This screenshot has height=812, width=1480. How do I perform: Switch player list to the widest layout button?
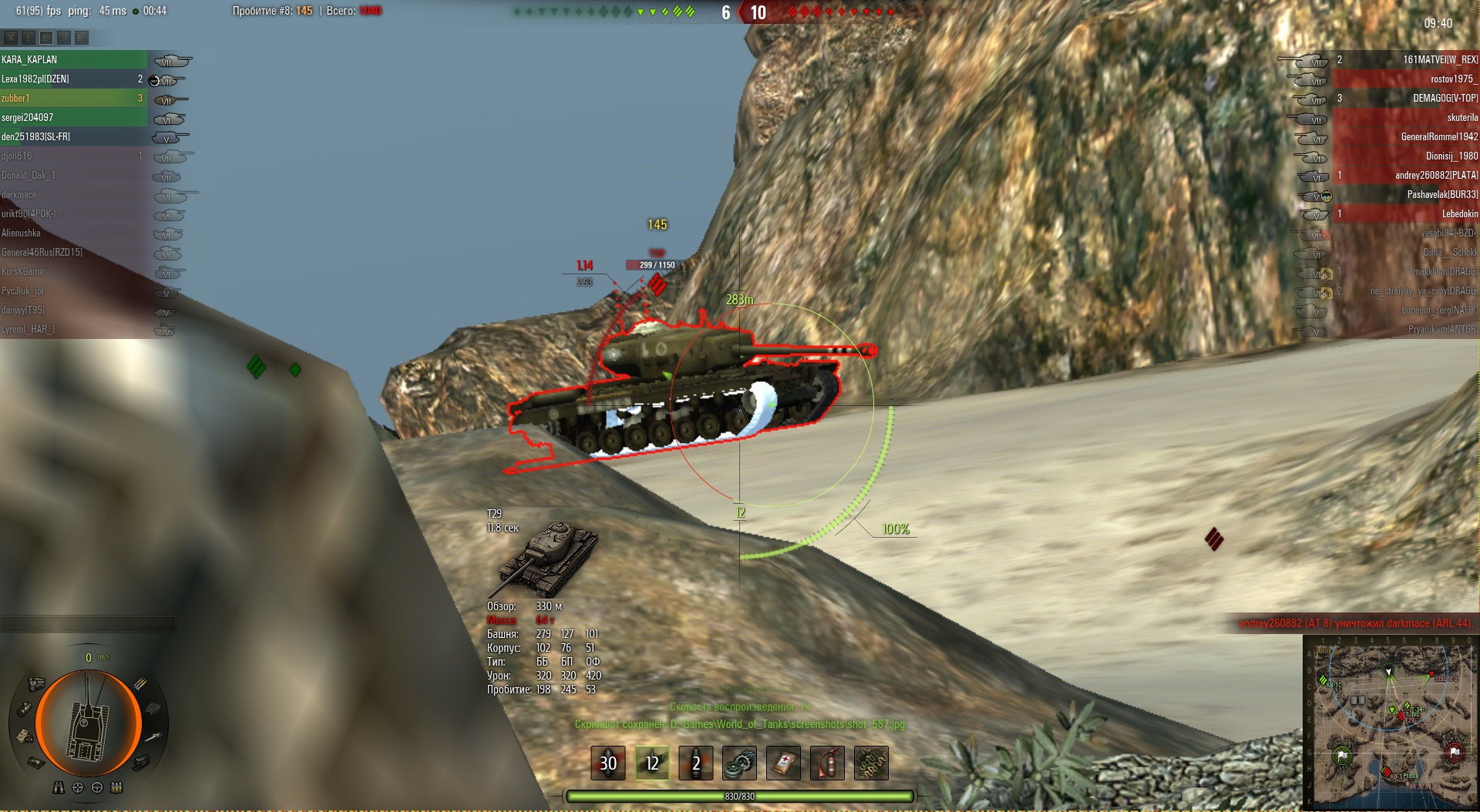pos(82,37)
